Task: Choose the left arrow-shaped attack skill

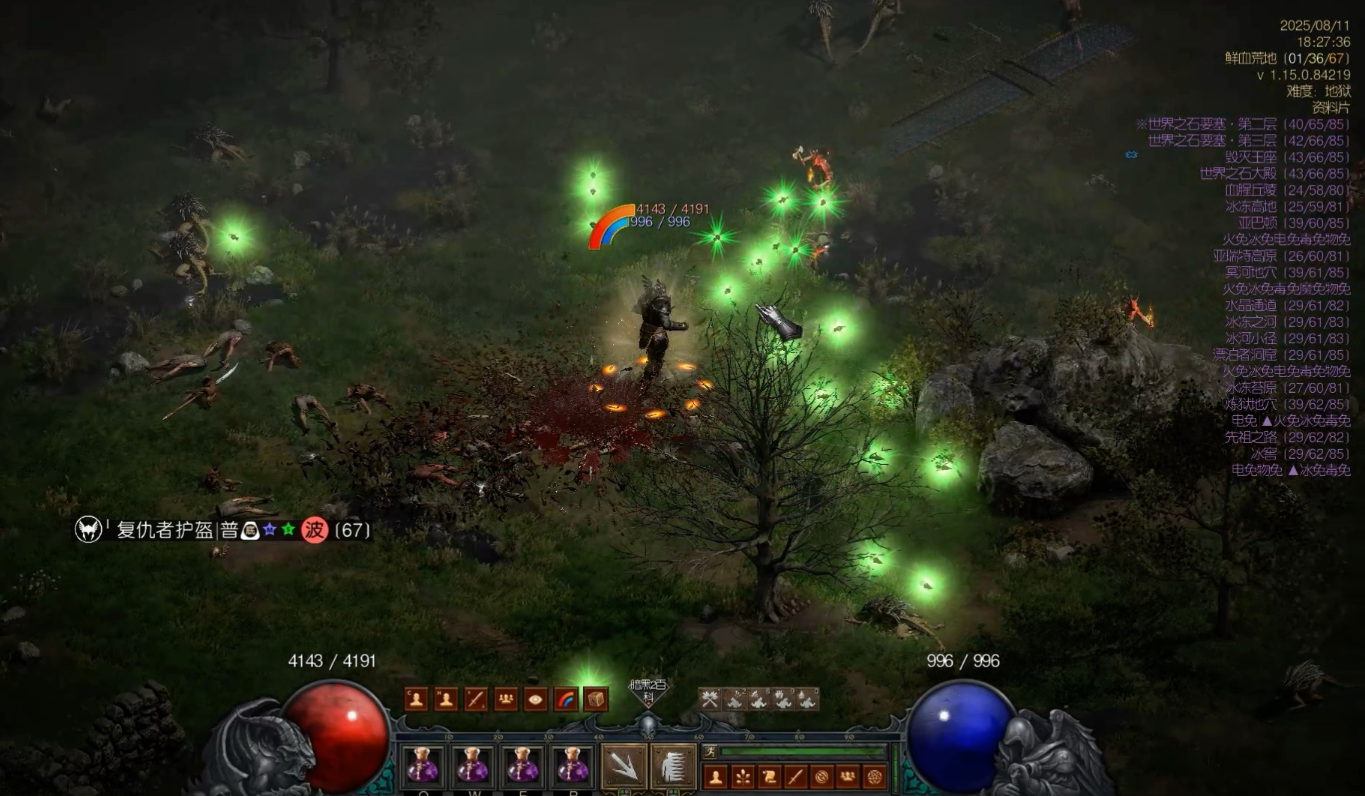Action: pyautogui.click(x=624, y=767)
